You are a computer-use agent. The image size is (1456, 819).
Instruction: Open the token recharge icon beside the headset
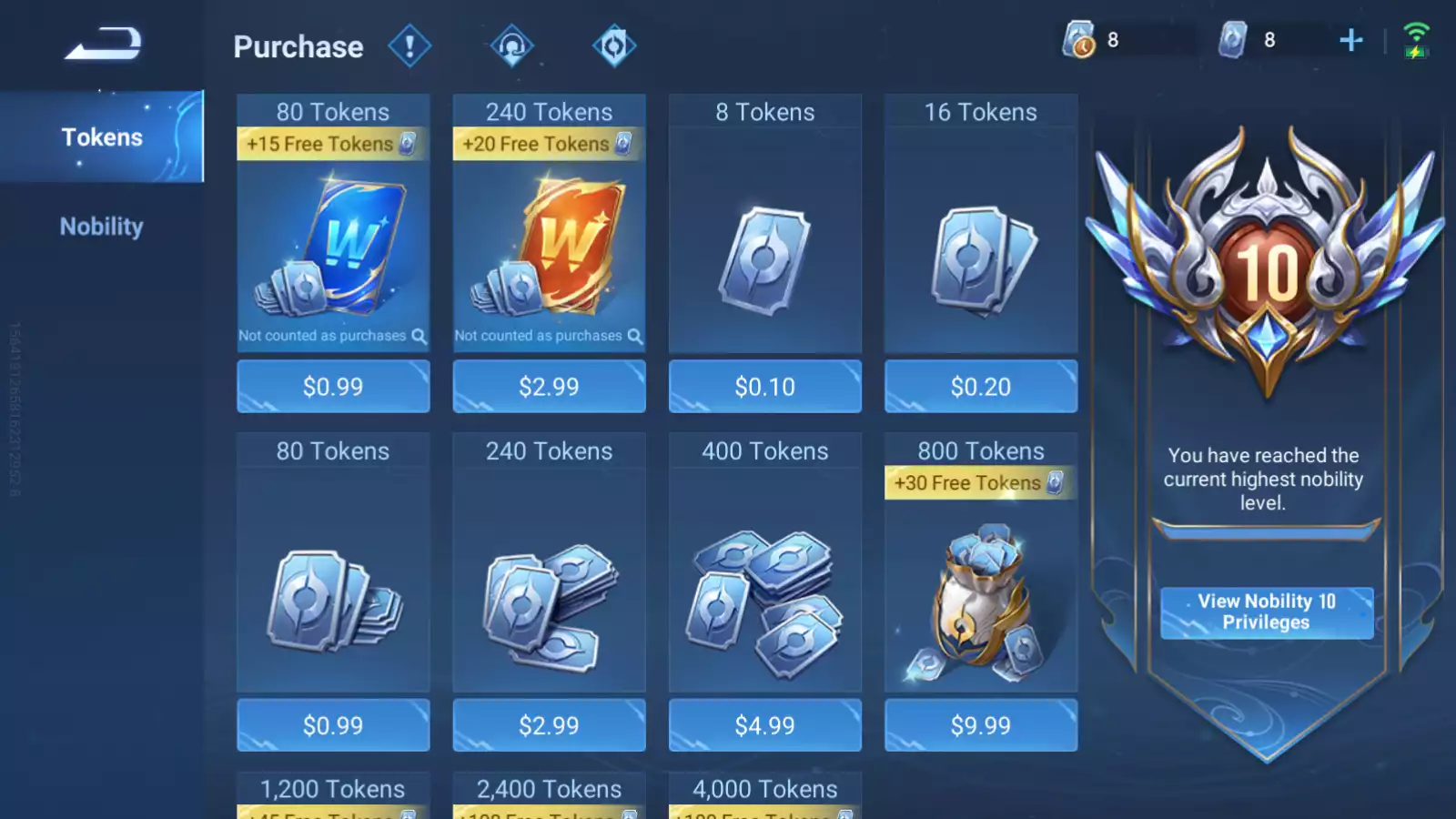click(614, 45)
